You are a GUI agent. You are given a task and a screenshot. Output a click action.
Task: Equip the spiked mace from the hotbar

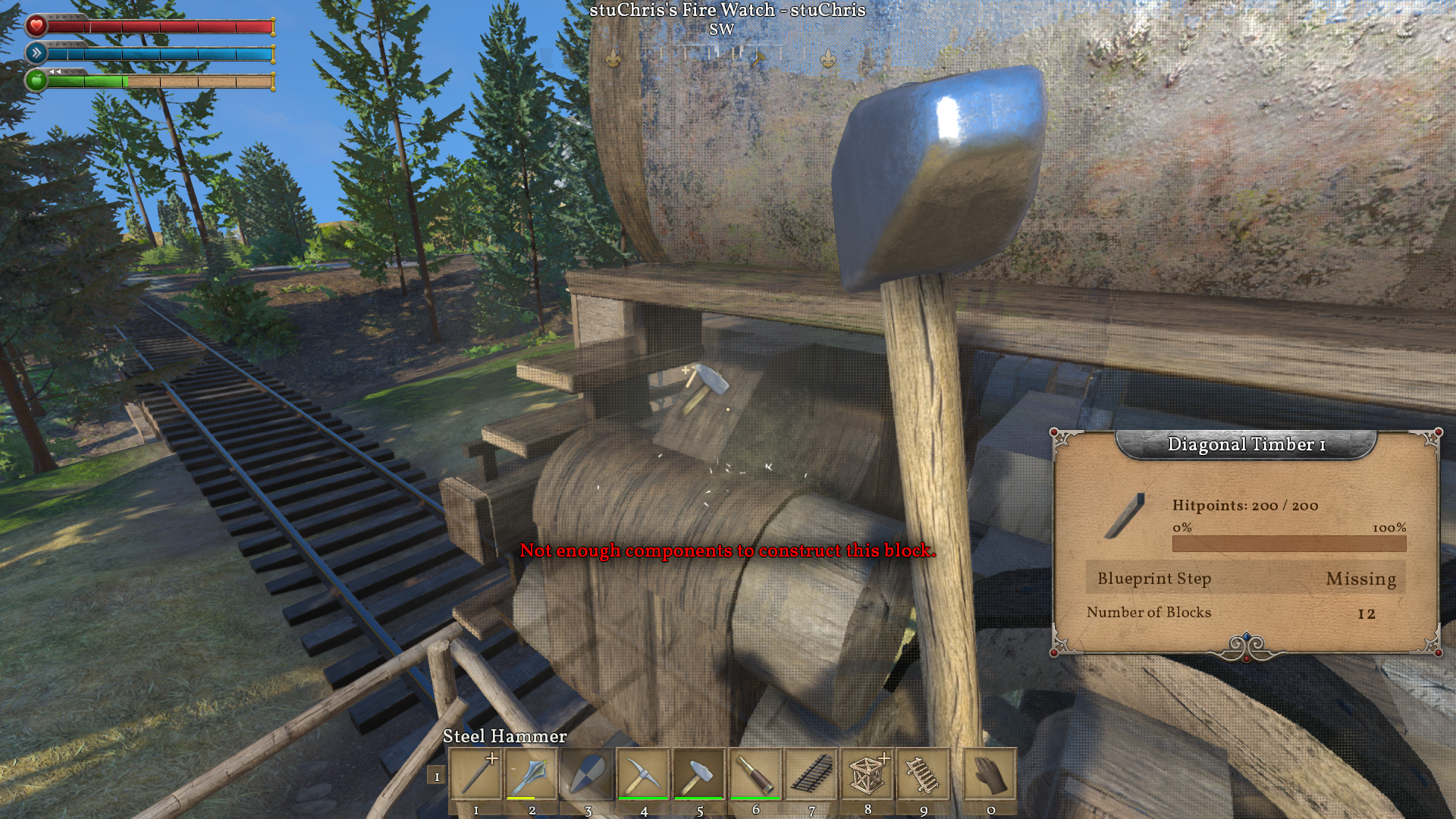[x=532, y=774]
